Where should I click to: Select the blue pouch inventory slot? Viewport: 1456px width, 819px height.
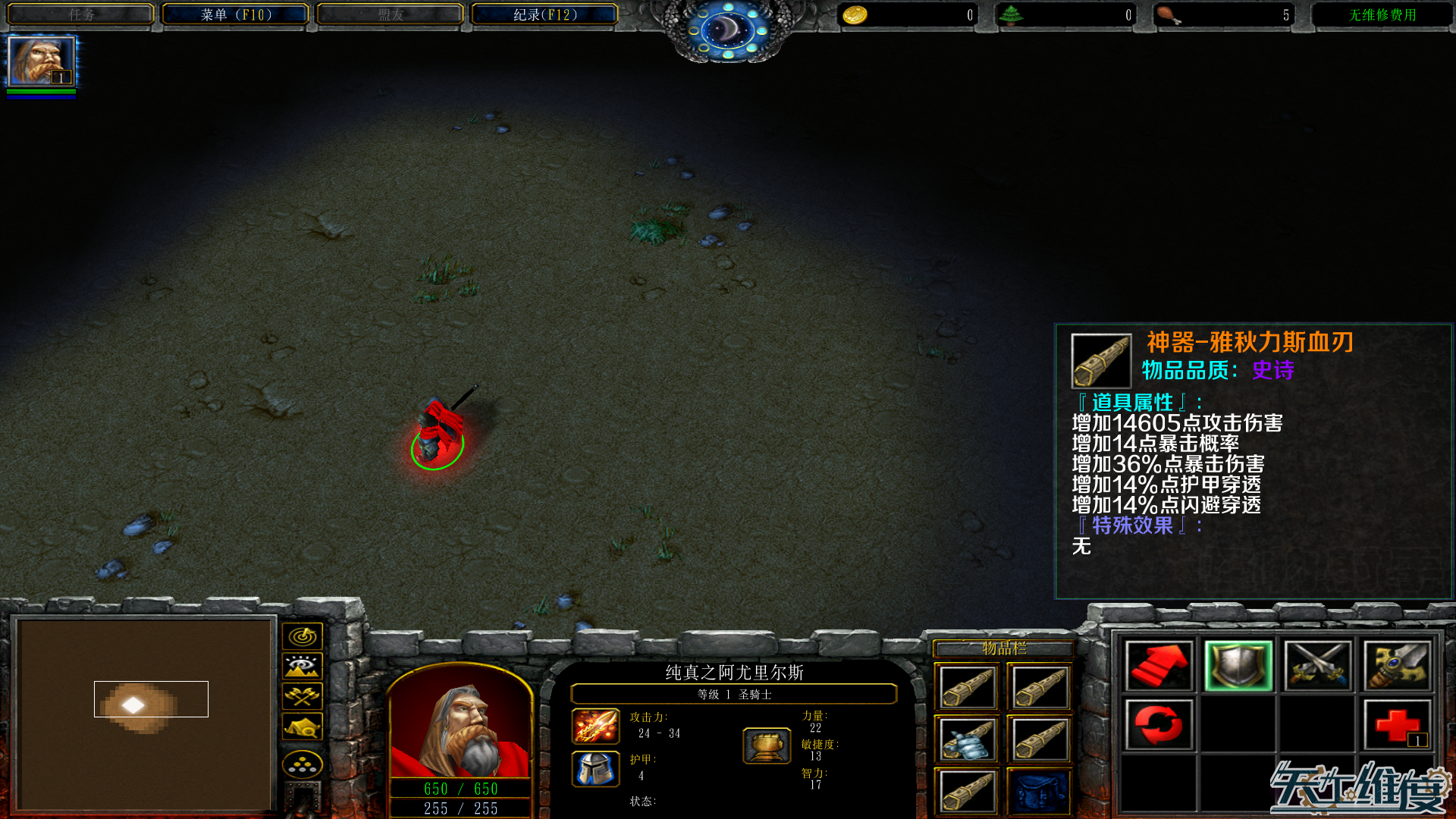click(x=1039, y=792)
